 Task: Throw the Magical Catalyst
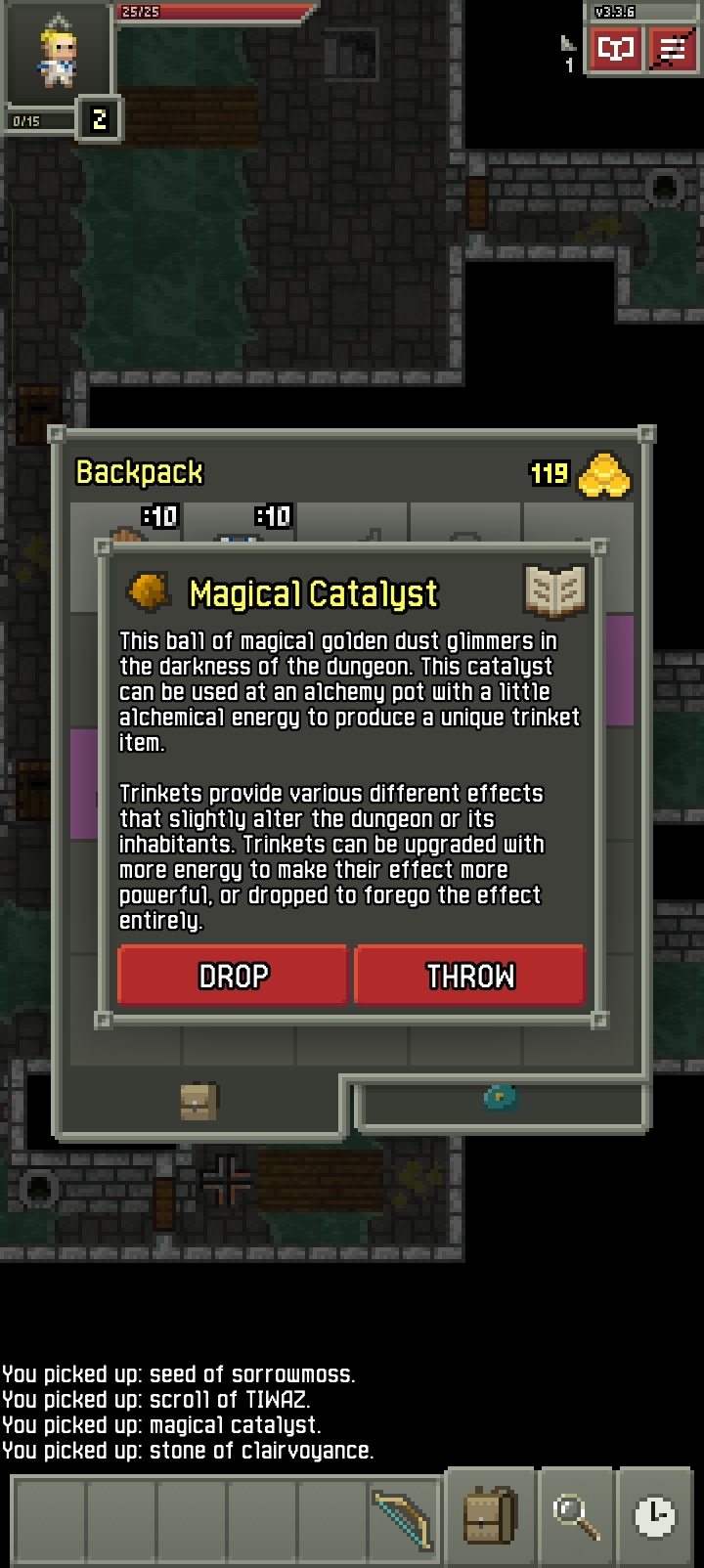click(x=469, y=975)
